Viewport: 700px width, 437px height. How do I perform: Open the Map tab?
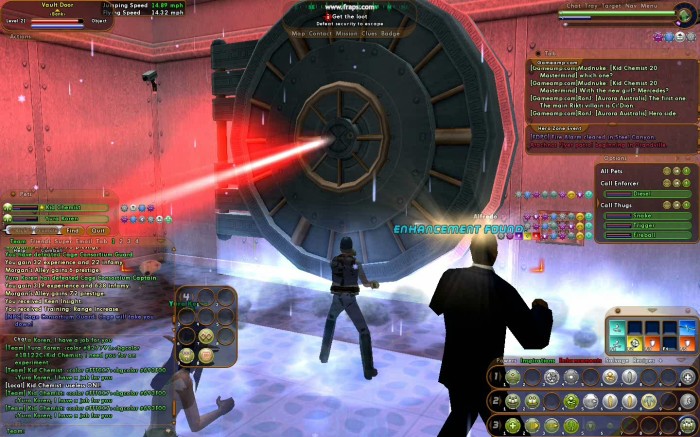click(x=298, y=33)
